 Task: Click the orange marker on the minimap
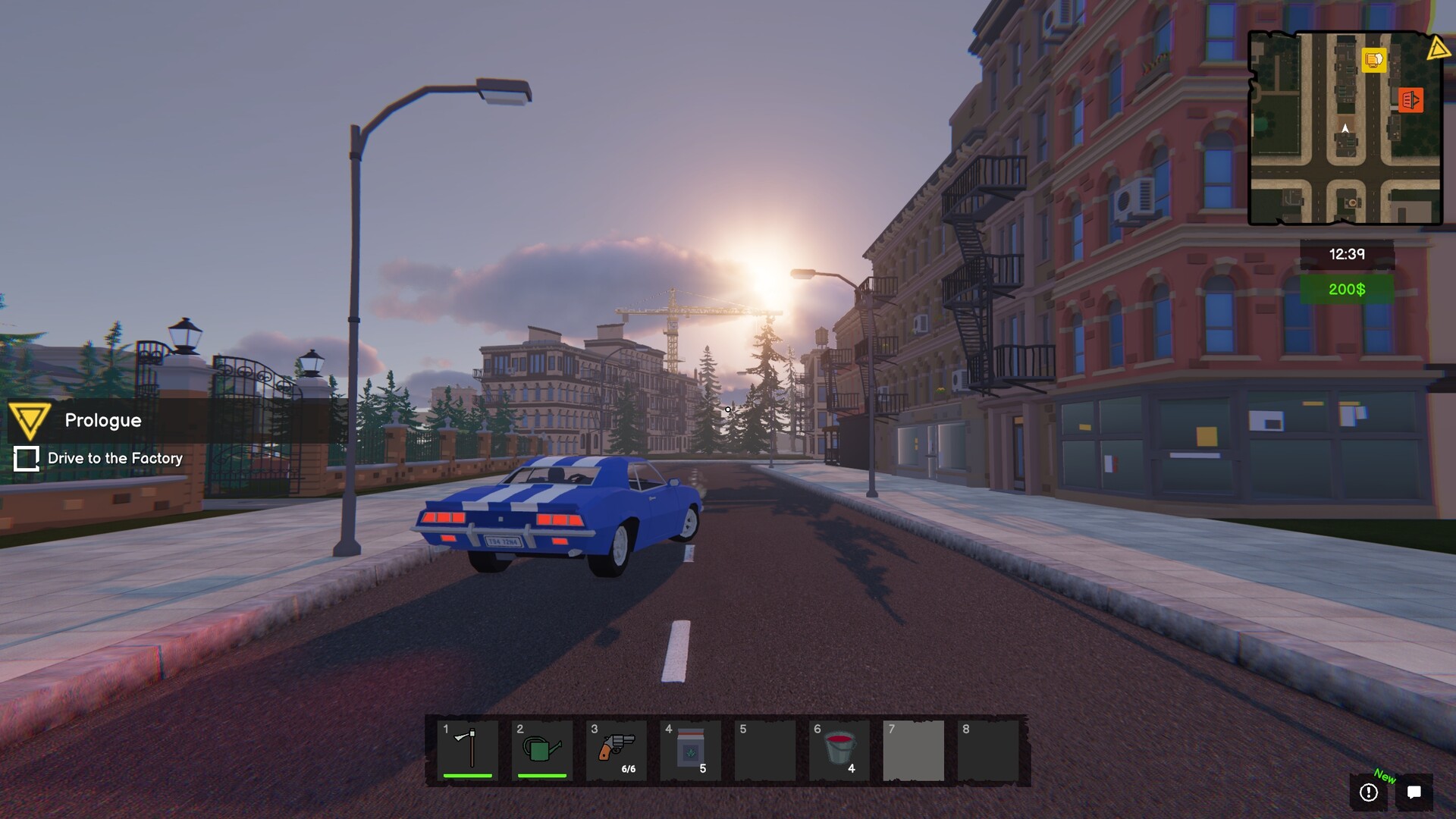click(x=1410, y=99)
